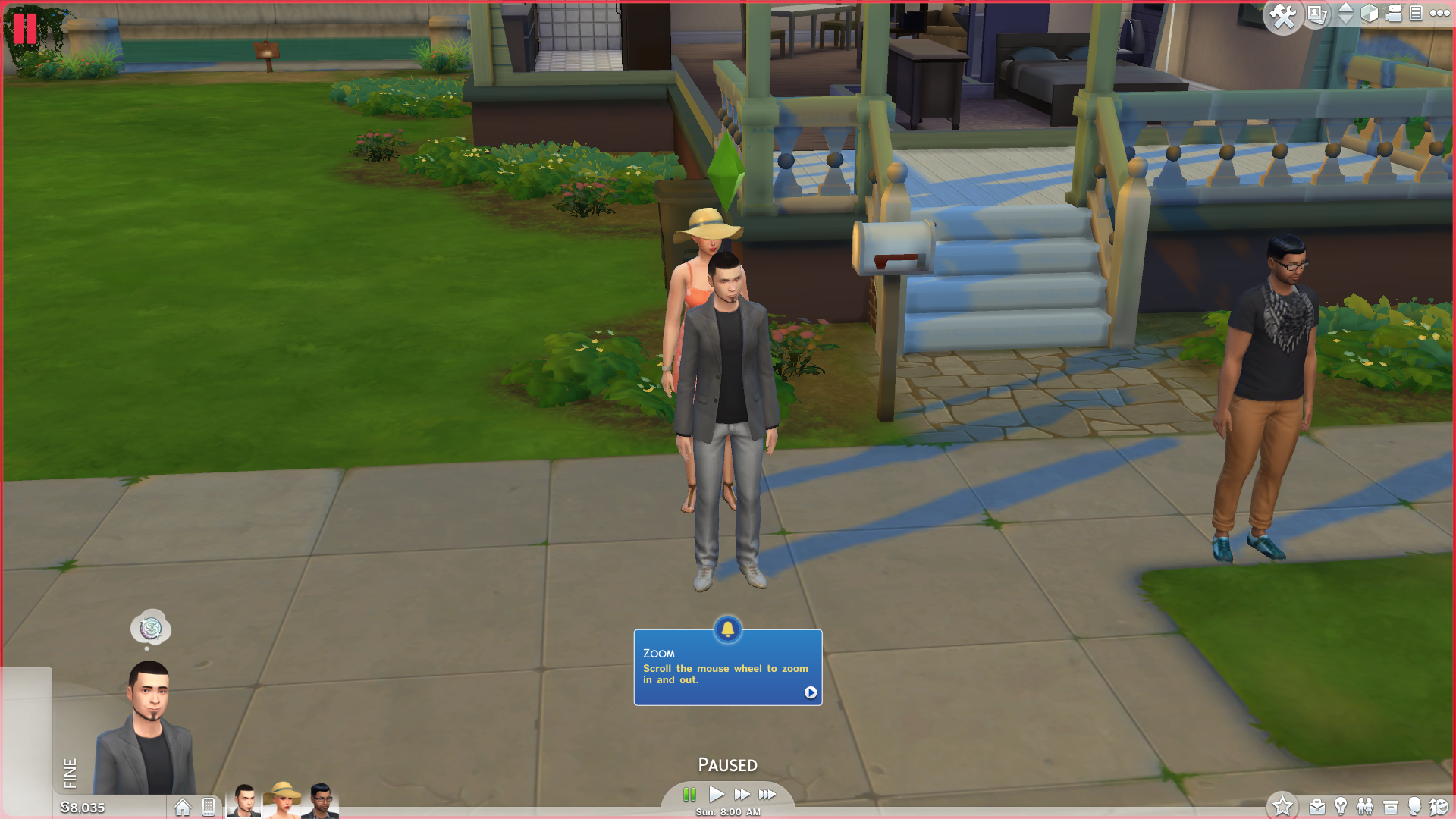Toggle the walls view cube icon
Screen dimensions: 1456x819
click(x=1370, y=14)
